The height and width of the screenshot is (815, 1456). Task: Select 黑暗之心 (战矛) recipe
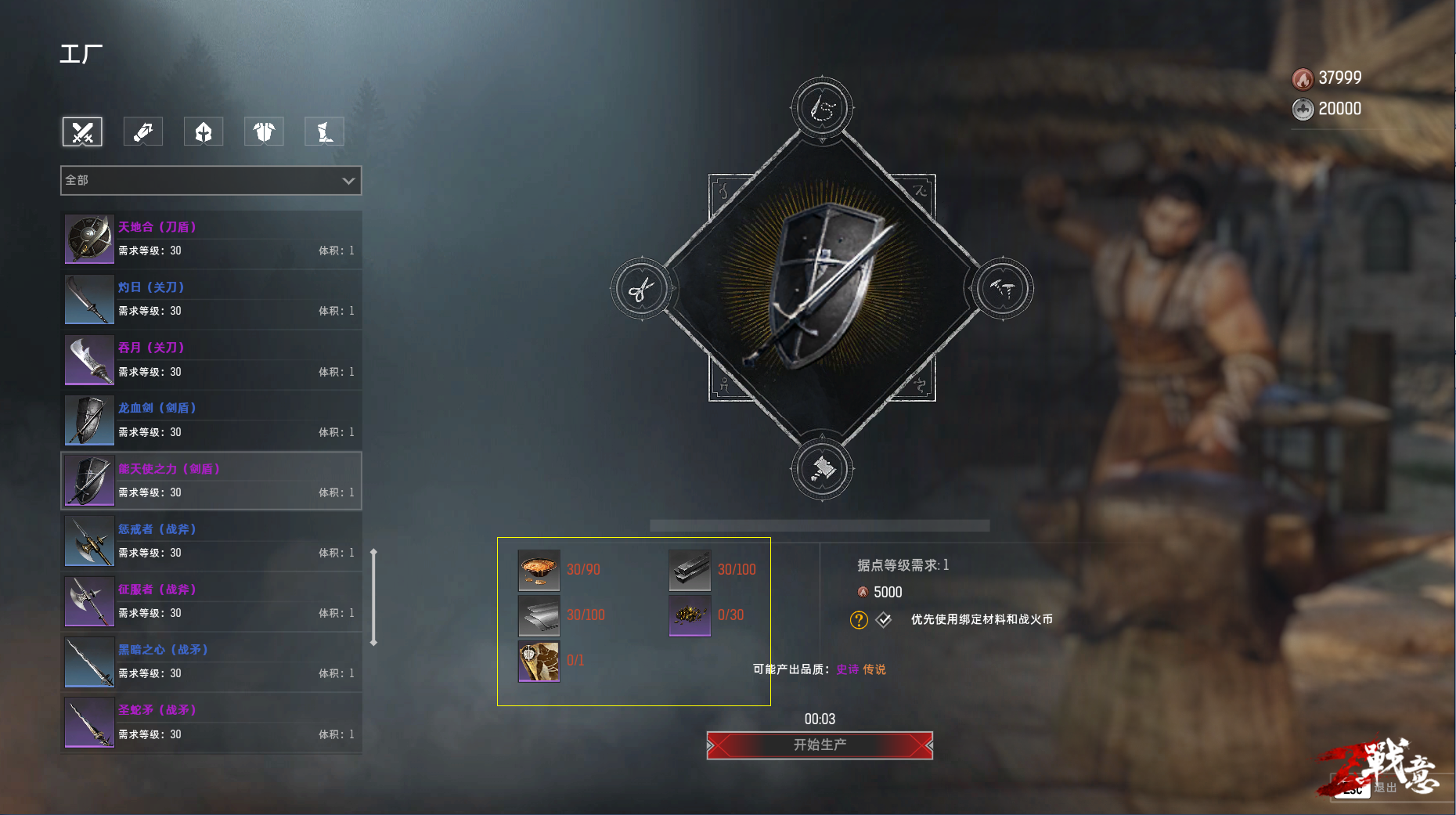point(211,662)
